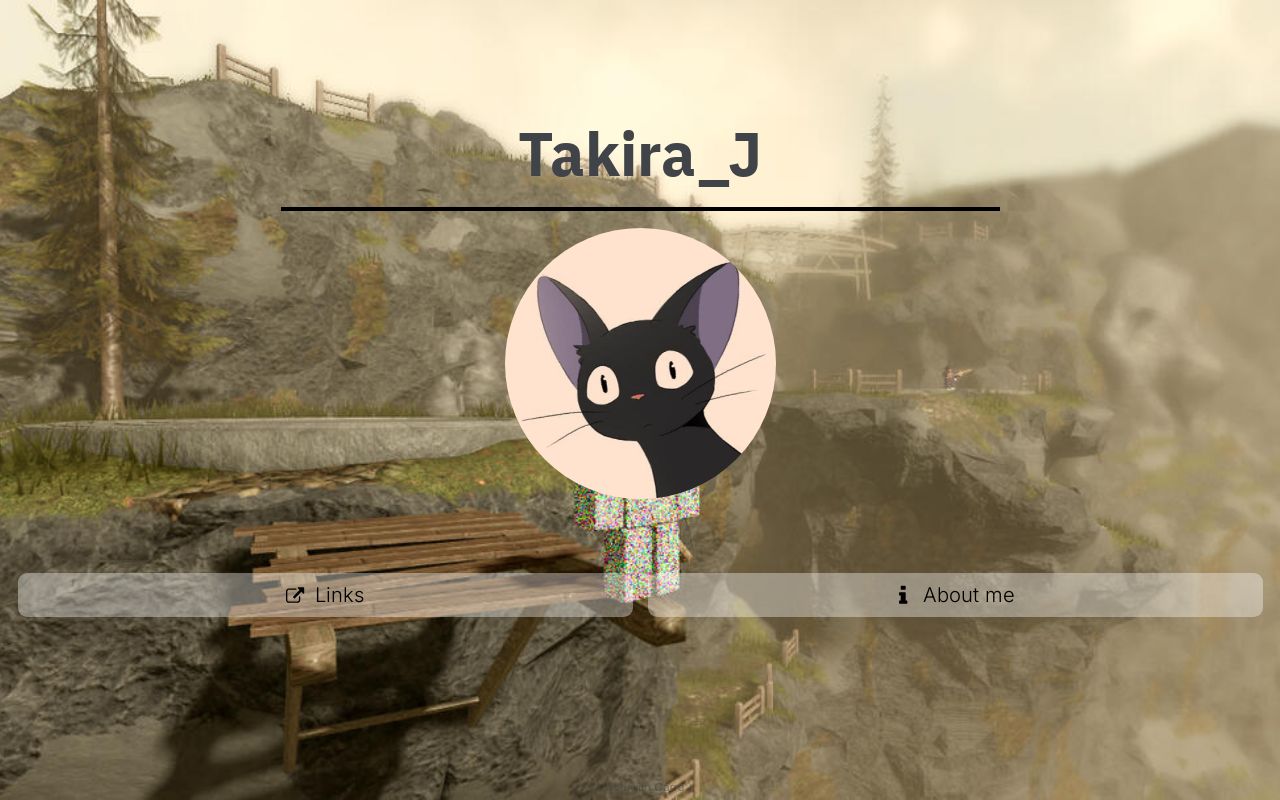Viewport: 1280px width, 800px height.
Task: Select the arrow-out-of-box icon on the Links tab
Action: click(x=295, y=595)
